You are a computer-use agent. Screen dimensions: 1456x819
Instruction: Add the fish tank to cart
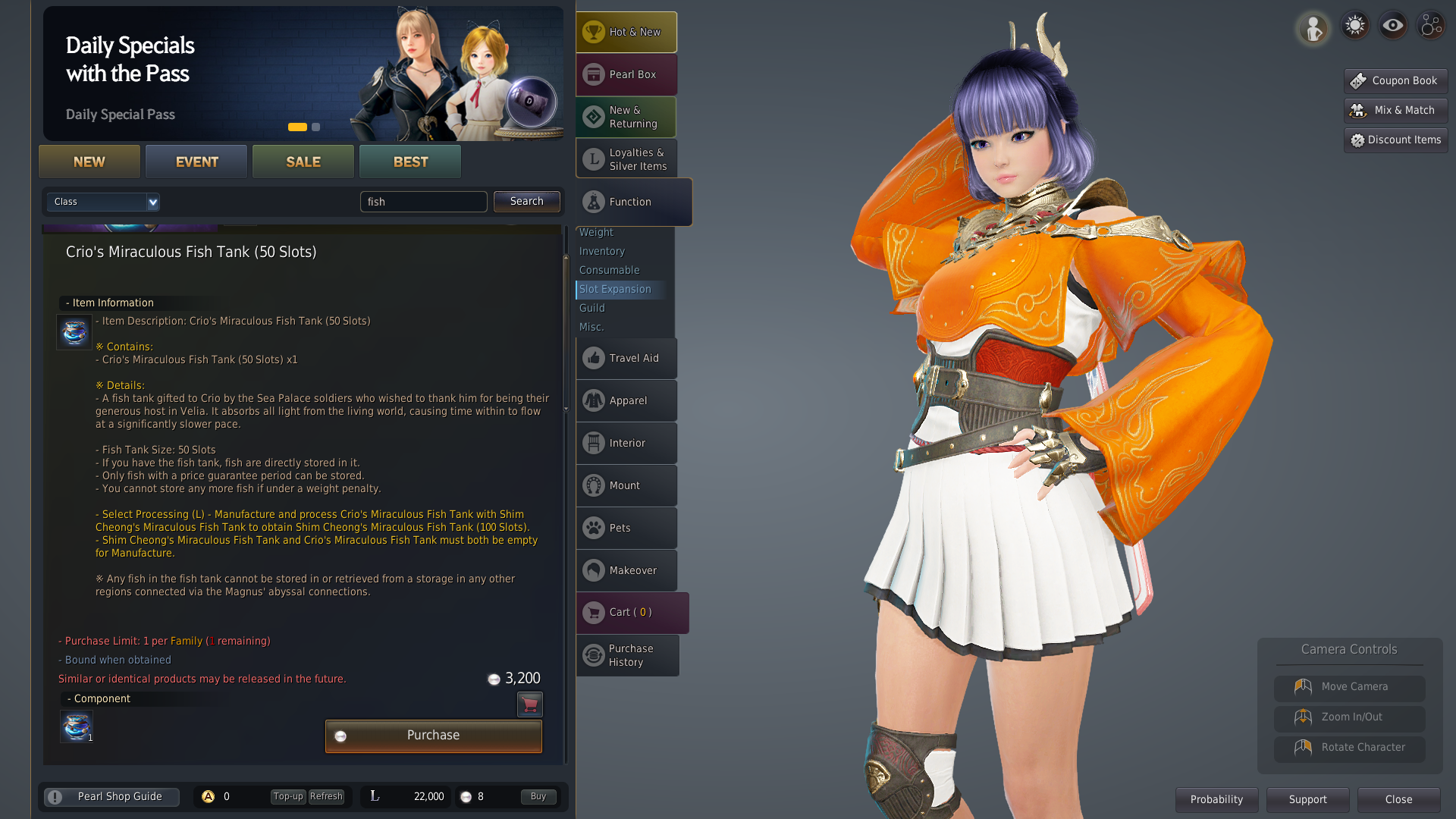(529, 704)
